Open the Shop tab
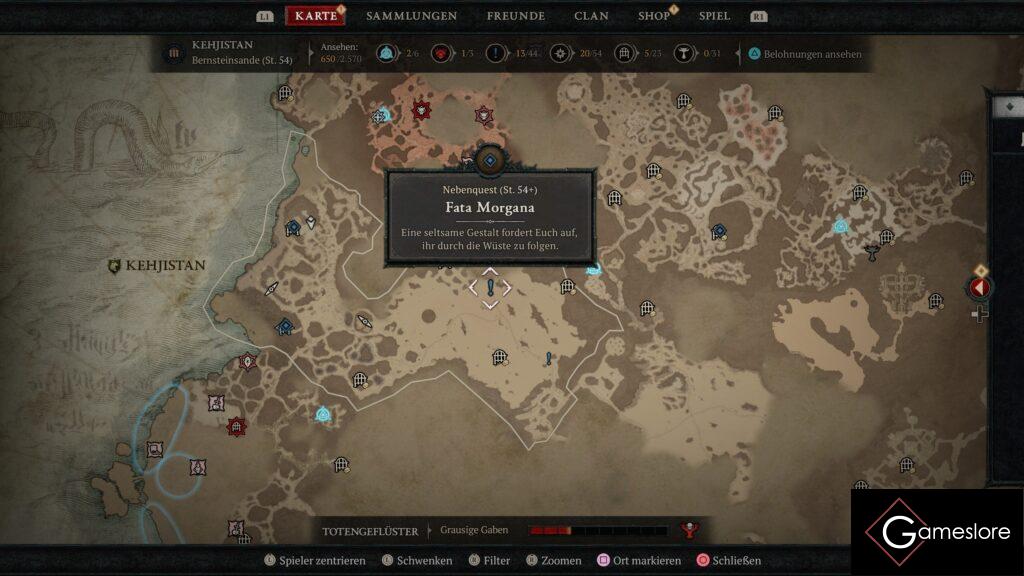The height and width of the screenshot is (576, 1024). tap(654, 16)
